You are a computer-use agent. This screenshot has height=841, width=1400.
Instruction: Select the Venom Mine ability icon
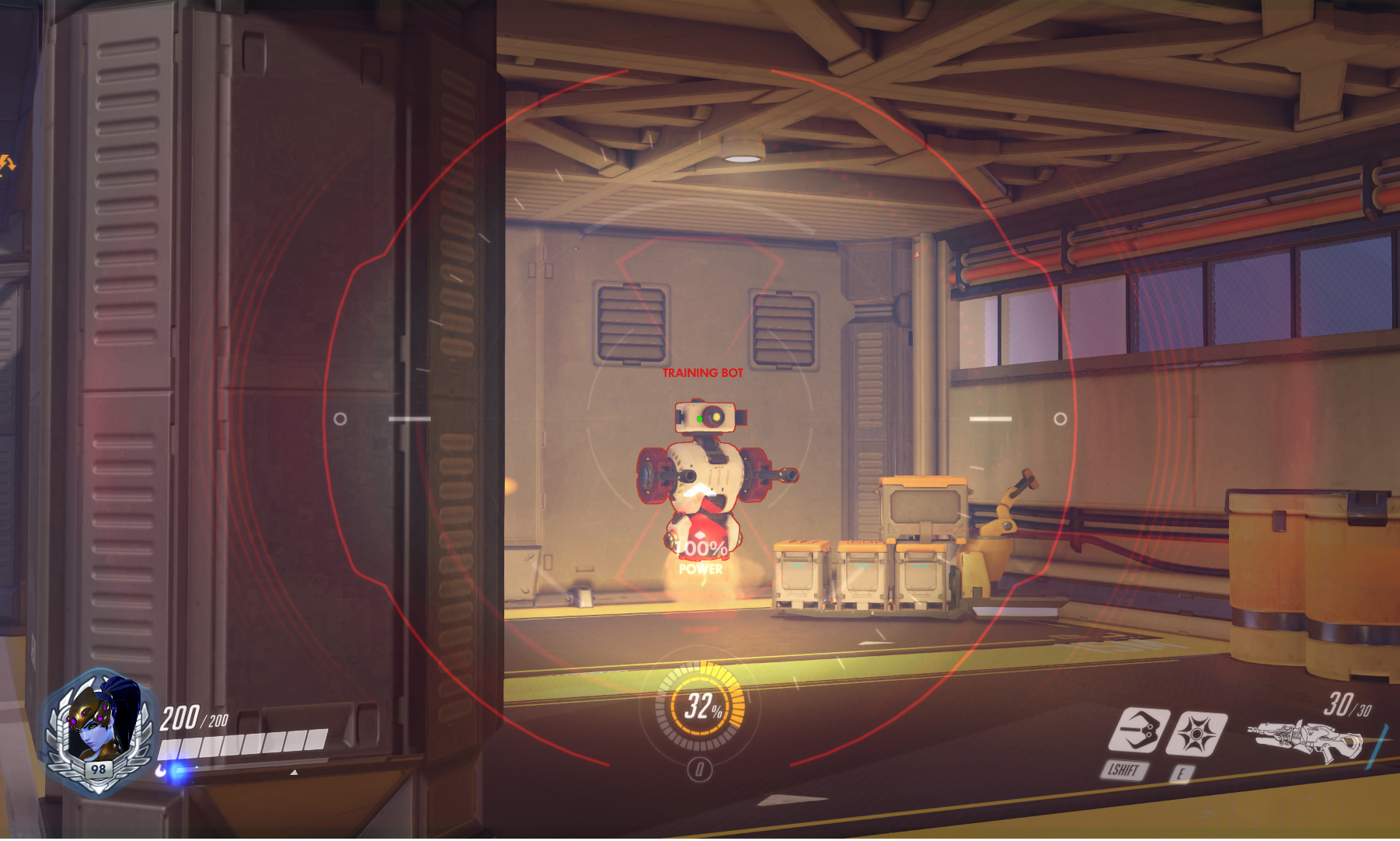coord(1200,734)
